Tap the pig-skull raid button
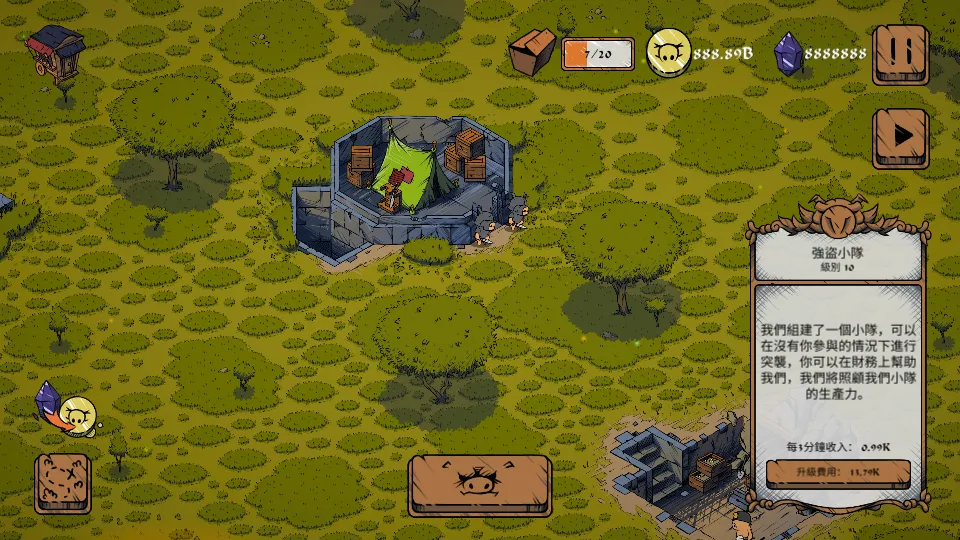The width and height of the screenshot is (960, 540). 480,485
